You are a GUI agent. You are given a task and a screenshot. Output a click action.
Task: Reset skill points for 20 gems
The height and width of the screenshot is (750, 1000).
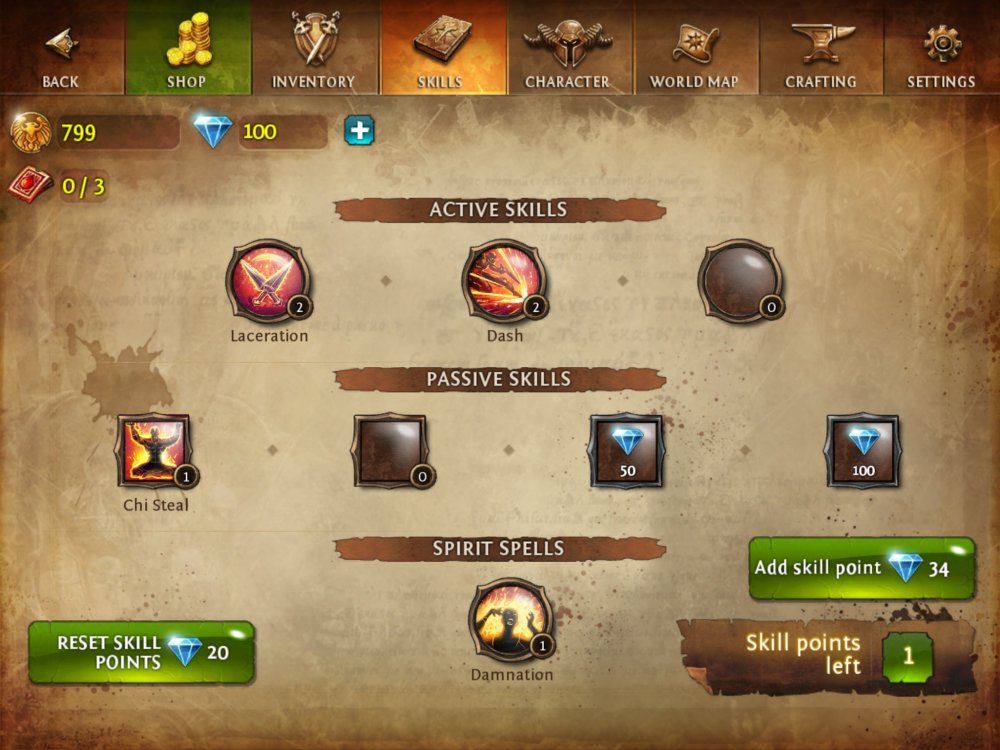click(x=141, y=652)
